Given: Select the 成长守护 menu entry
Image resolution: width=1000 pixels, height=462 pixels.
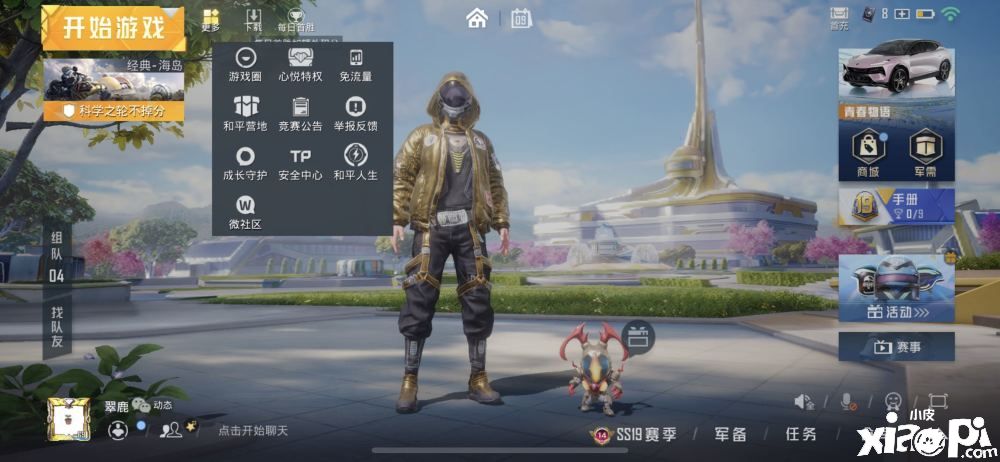Looking at the screenshot, I should 245,163.
